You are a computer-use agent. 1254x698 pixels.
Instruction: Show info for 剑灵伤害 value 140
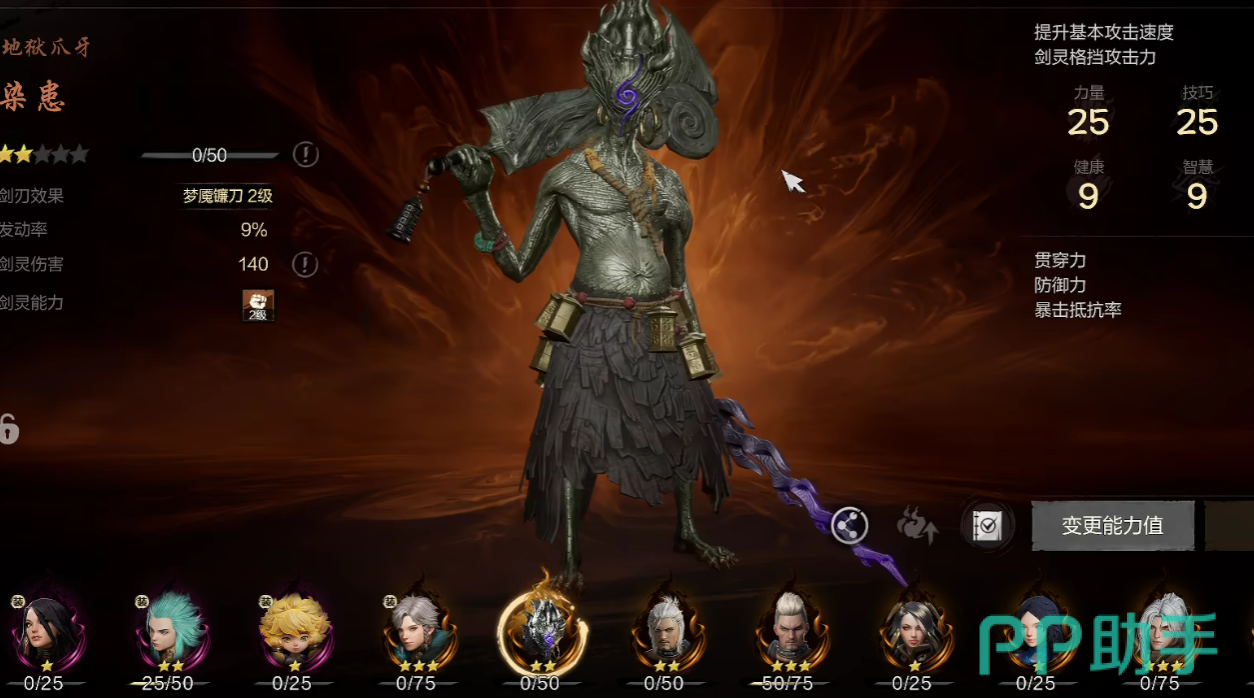coord(306,264)
